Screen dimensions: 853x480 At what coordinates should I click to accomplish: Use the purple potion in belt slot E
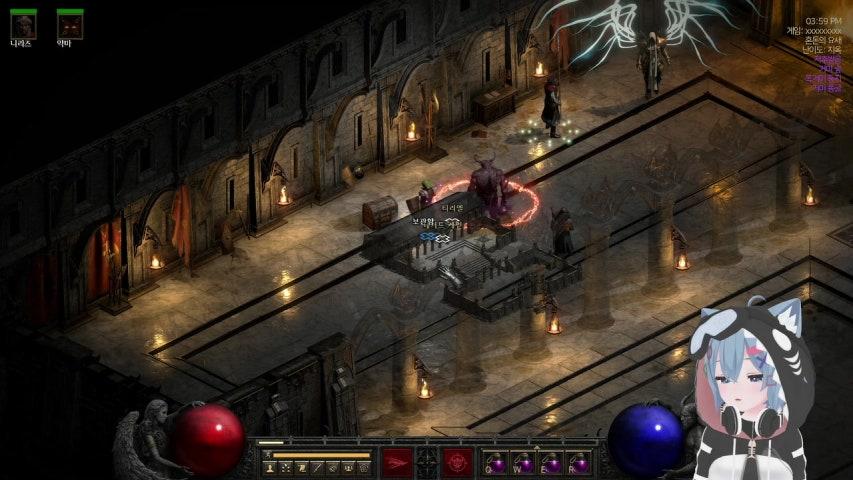click(550, 462)
